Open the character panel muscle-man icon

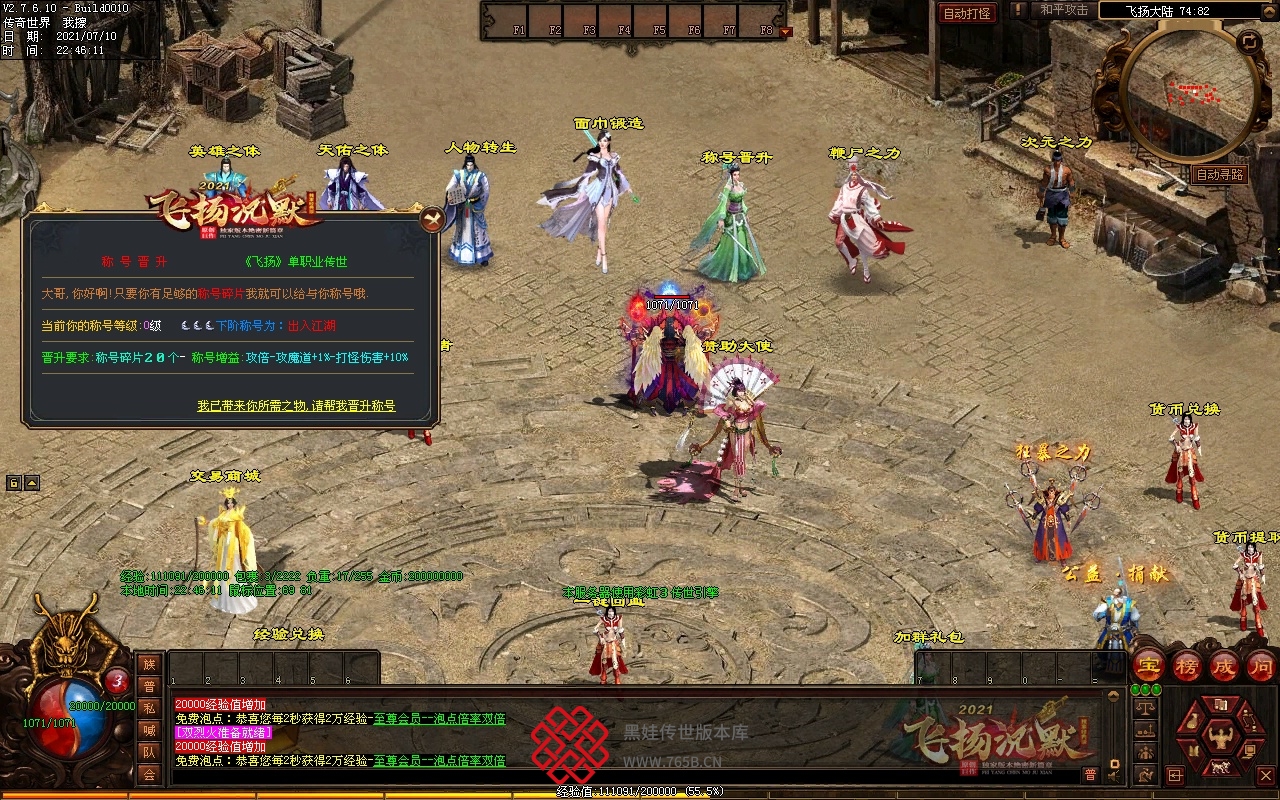(x=1220, y=740)
